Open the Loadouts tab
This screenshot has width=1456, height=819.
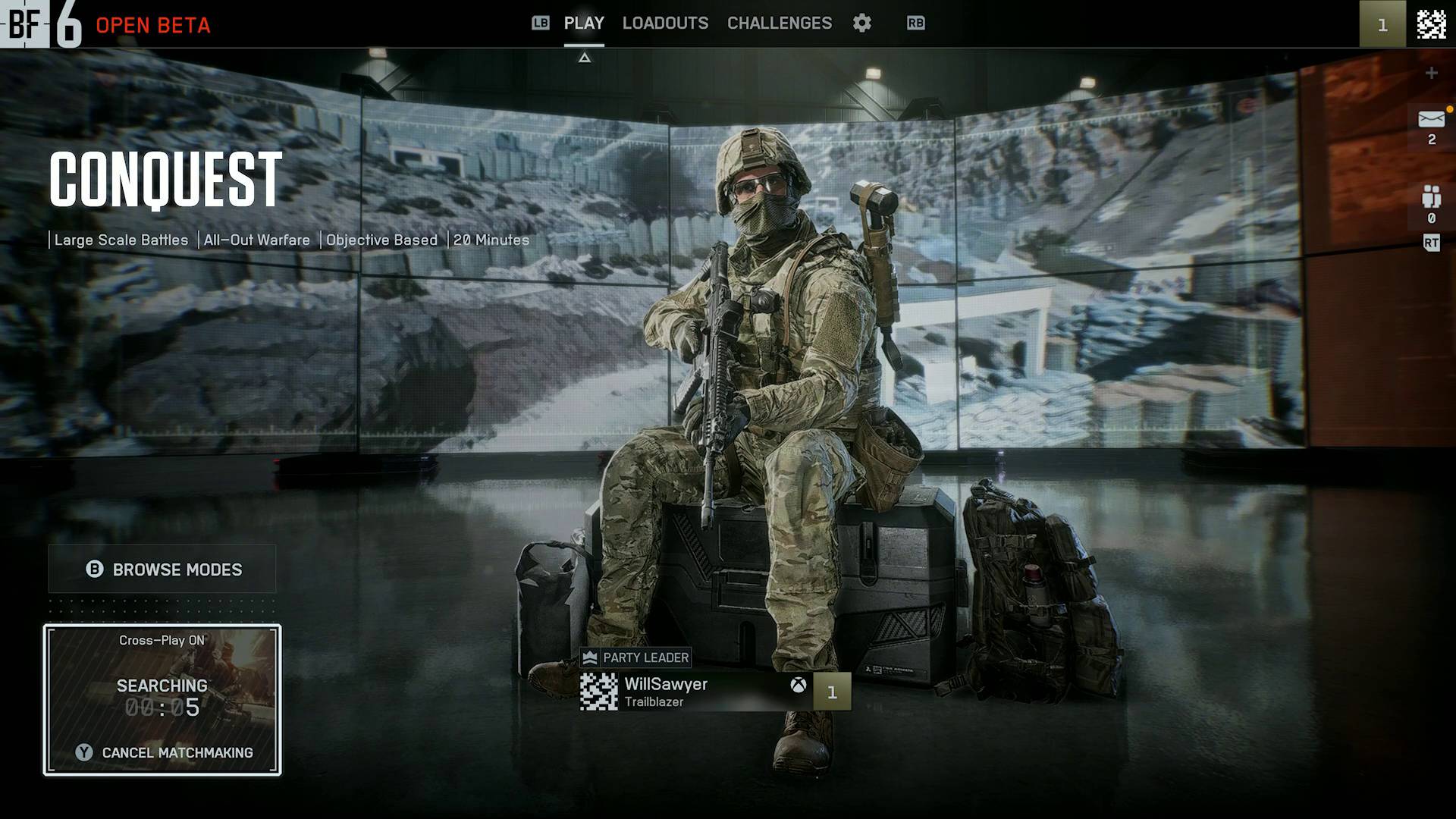(665, 24)
